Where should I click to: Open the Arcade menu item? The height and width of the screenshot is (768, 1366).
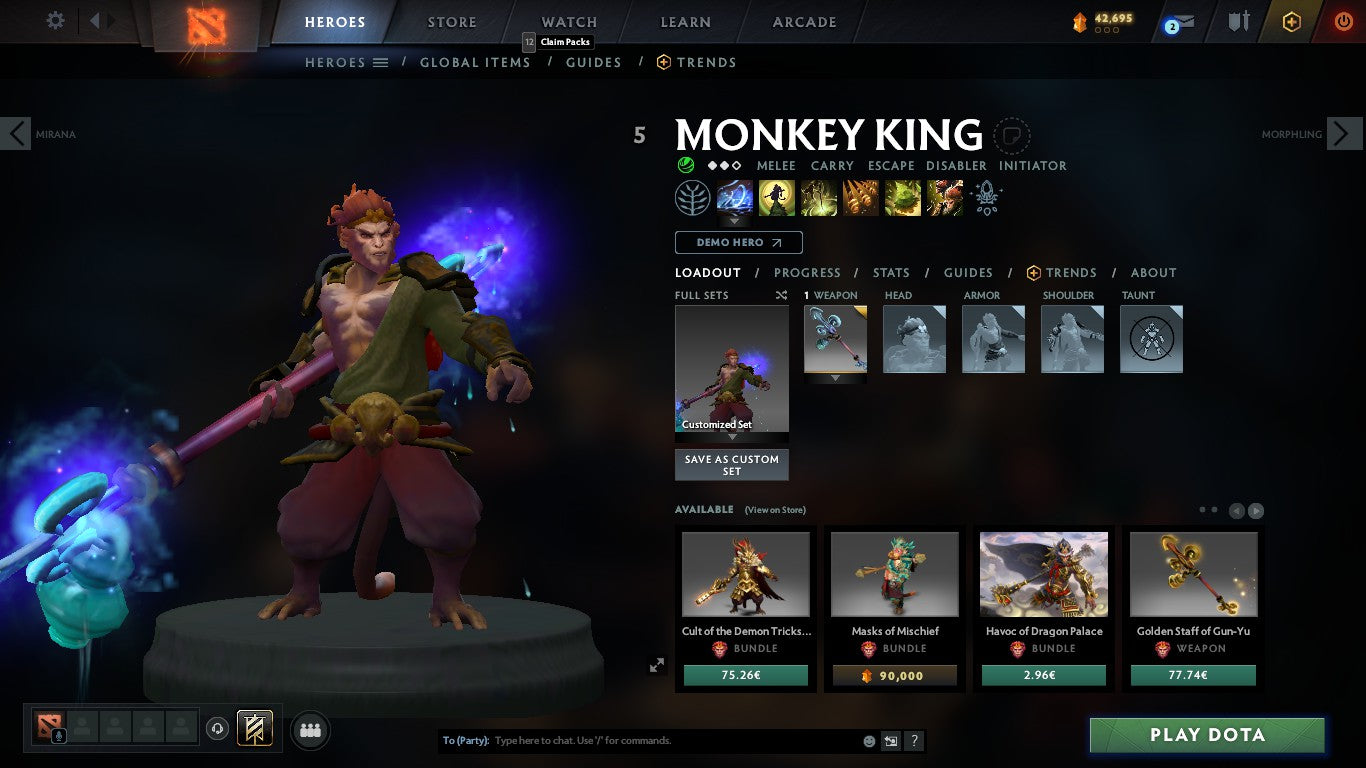[x=803, y=21]
